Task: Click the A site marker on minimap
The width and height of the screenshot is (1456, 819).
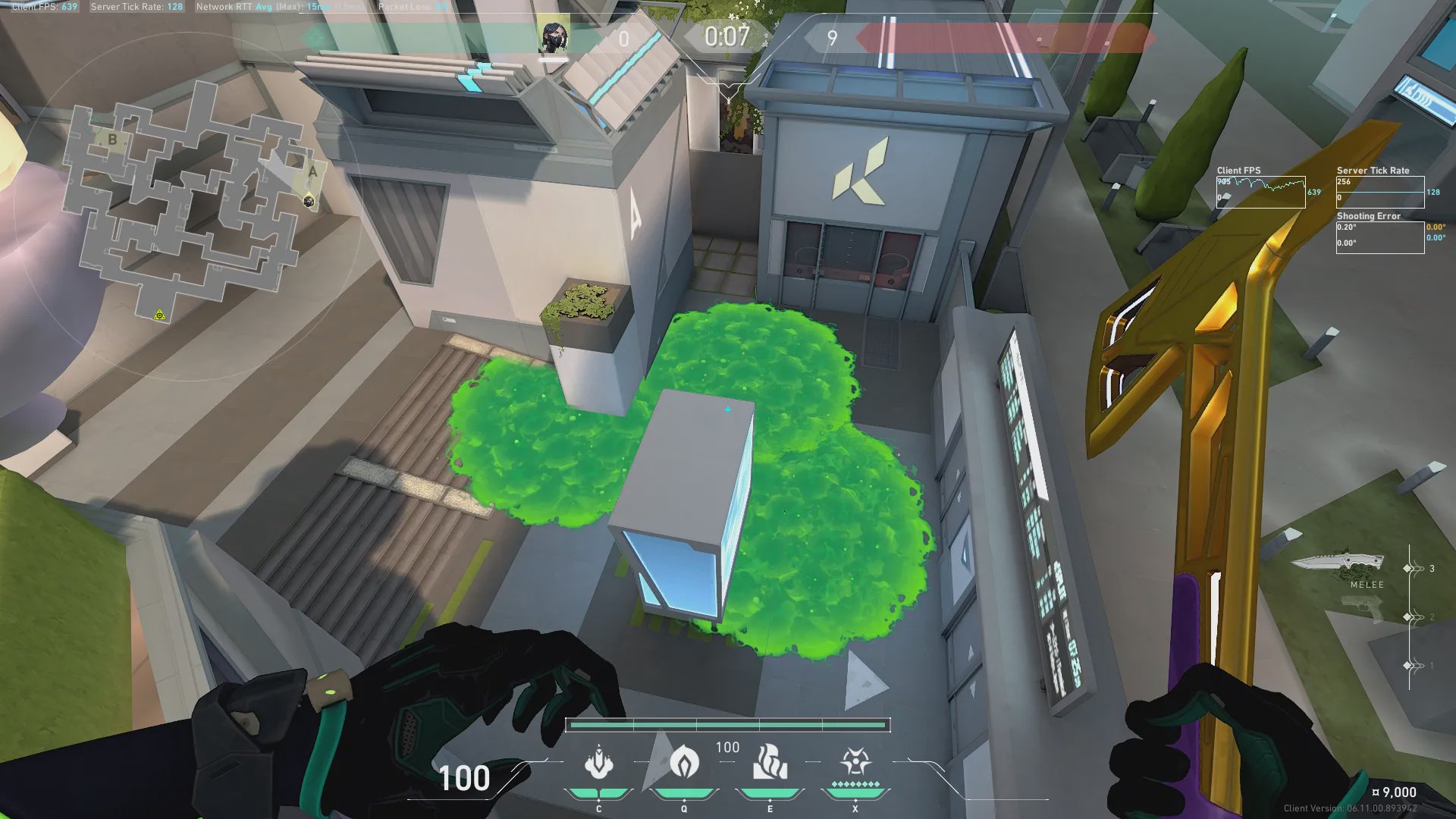Action: 312,172
